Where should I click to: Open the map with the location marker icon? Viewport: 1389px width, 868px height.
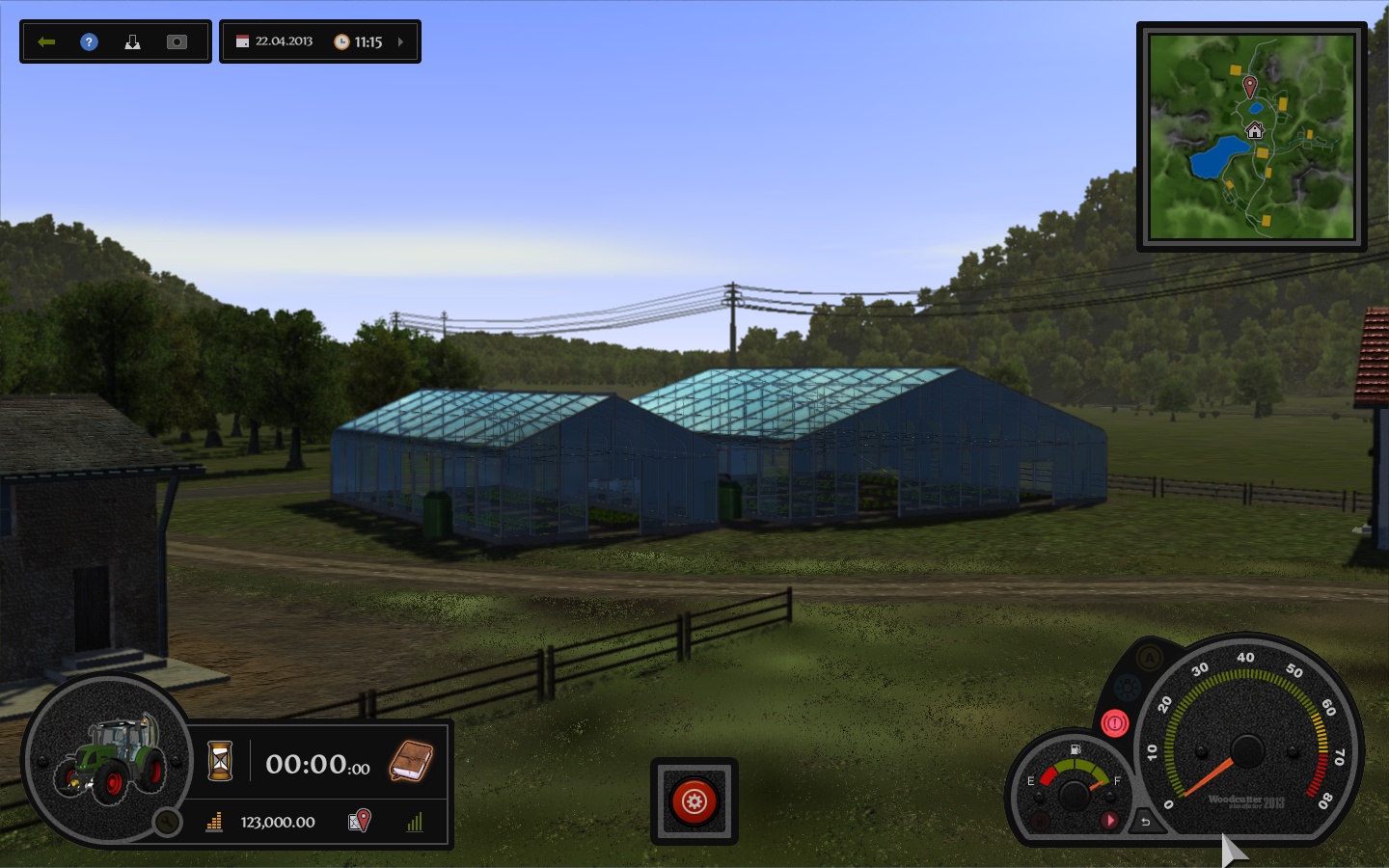[x=359, y=821]
